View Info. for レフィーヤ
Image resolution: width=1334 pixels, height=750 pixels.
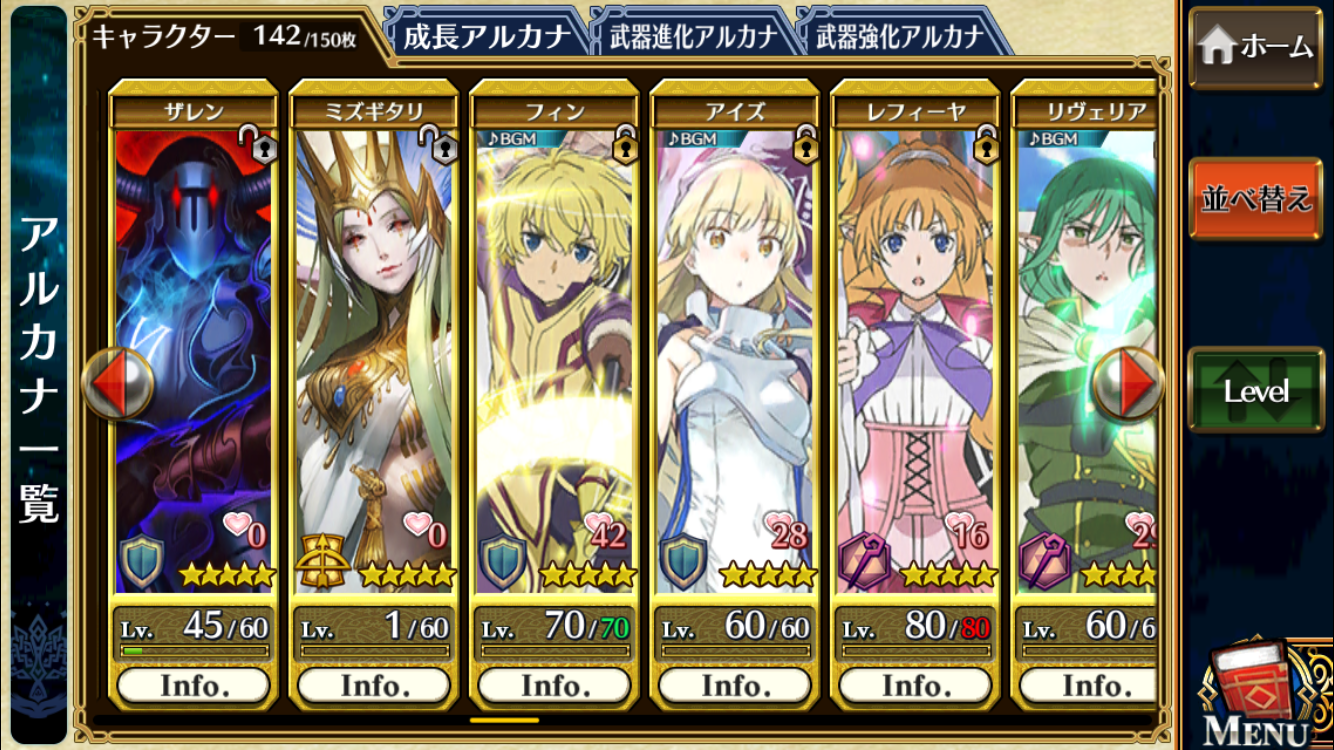915,685
